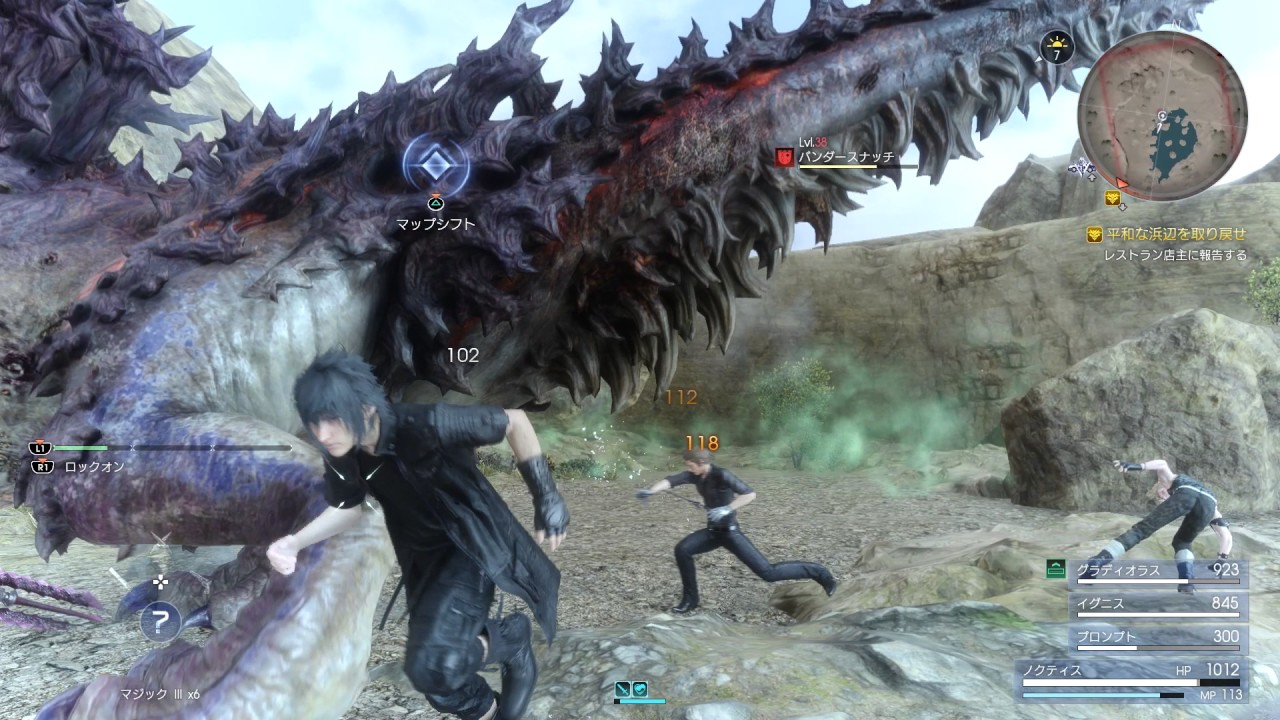Open the circular minimap
This screenshot has height=720, width=1280.
pos(1162,116)
